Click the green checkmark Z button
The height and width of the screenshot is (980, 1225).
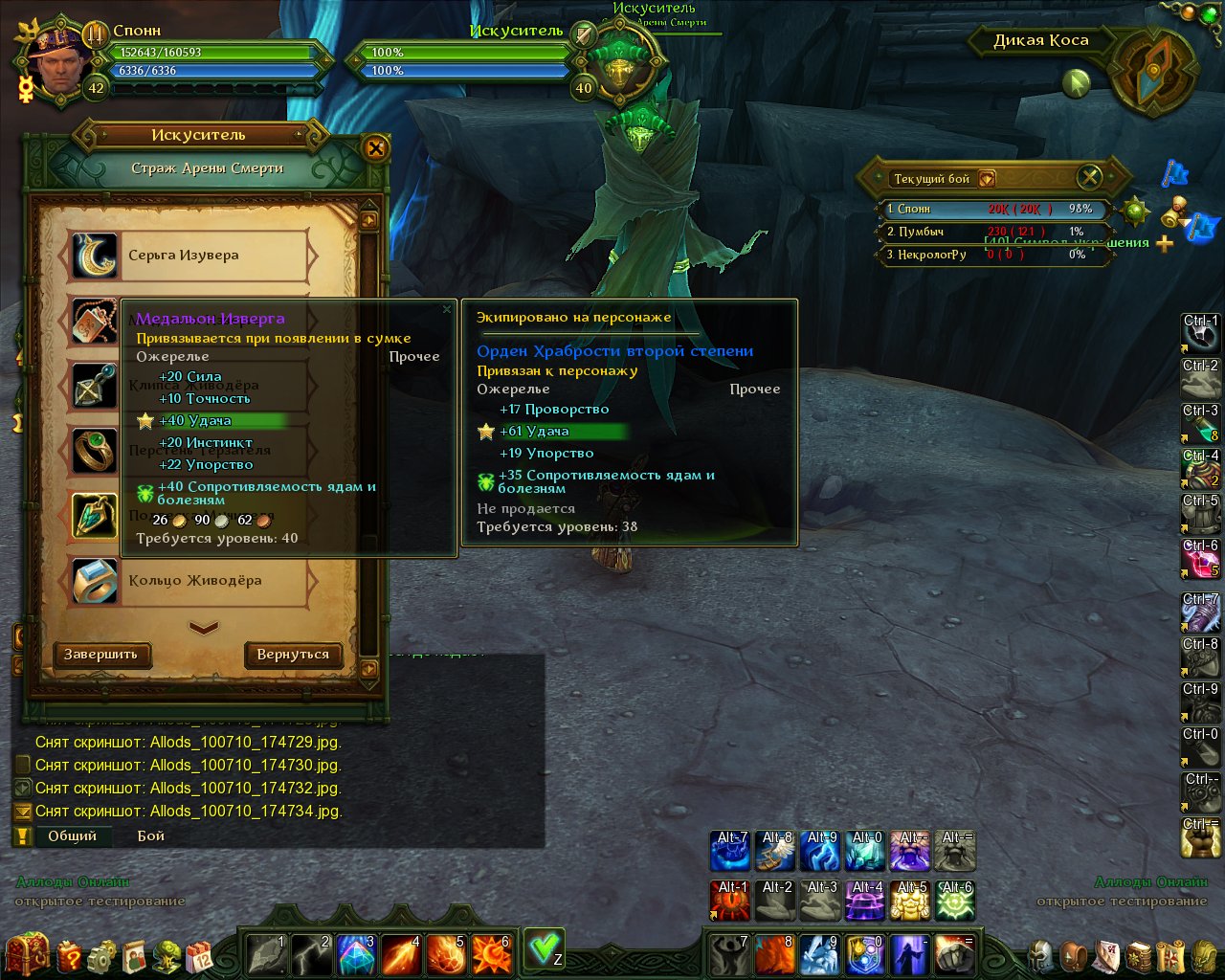pyautogui.click(x=545, y=948)
